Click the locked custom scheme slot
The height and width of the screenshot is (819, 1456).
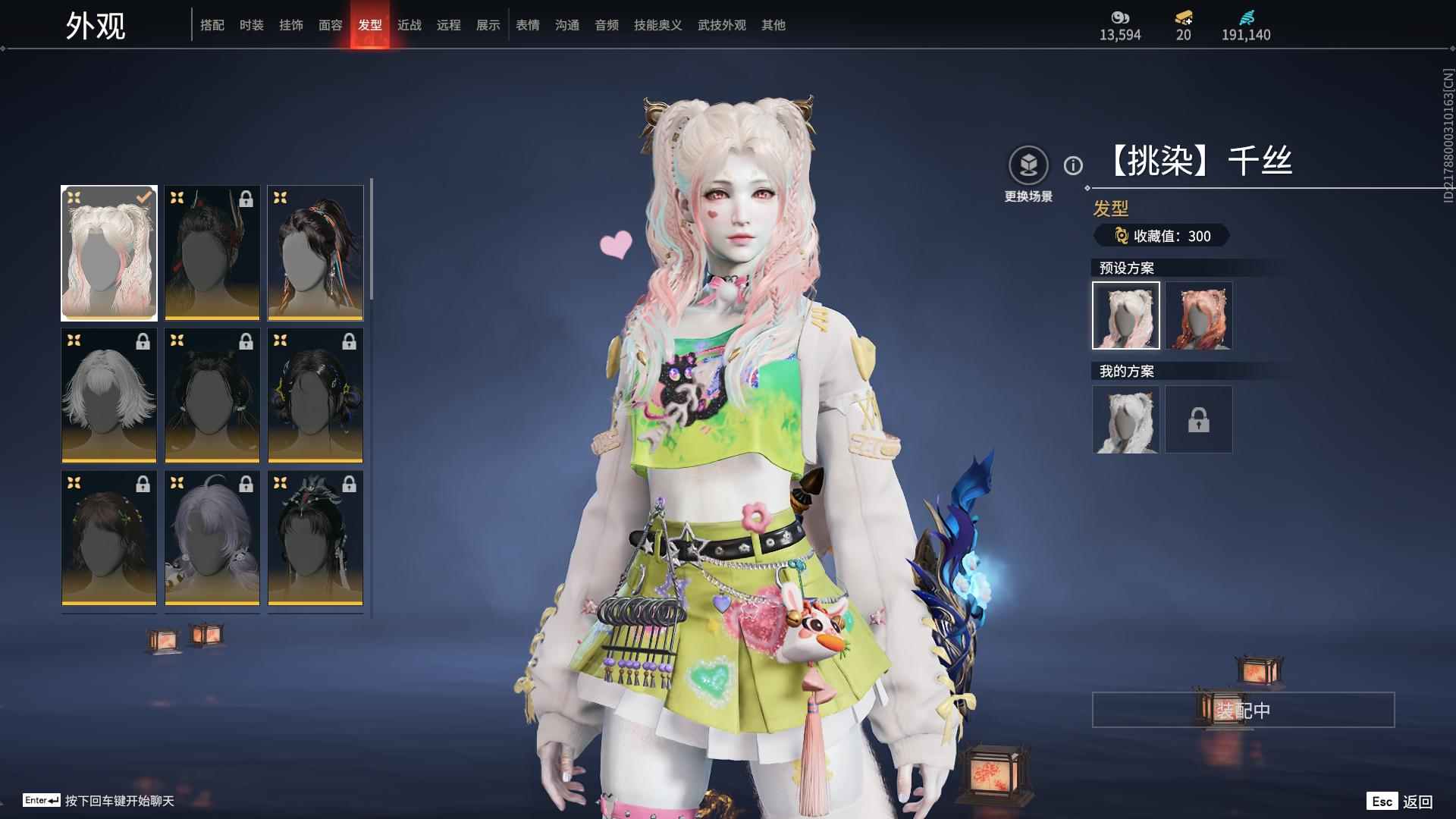click(1199, 419)
